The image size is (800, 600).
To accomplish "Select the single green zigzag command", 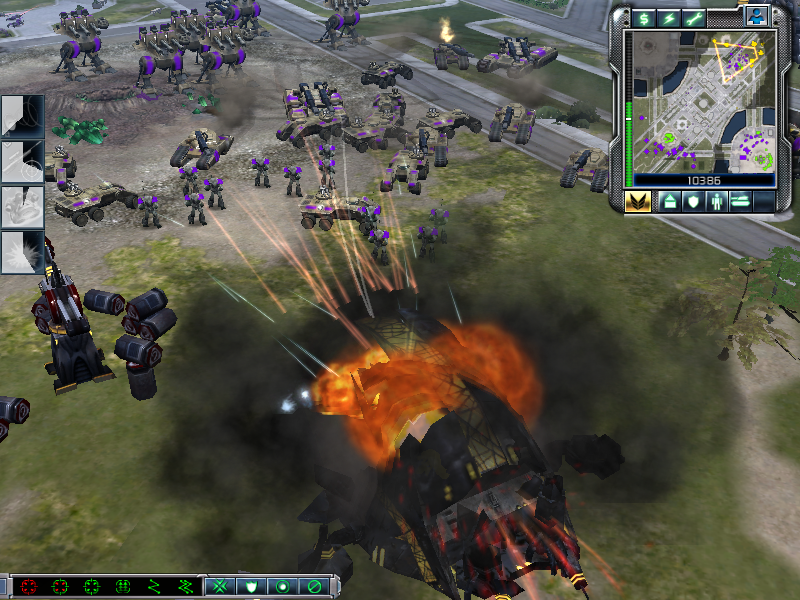I will coord(155,586).
